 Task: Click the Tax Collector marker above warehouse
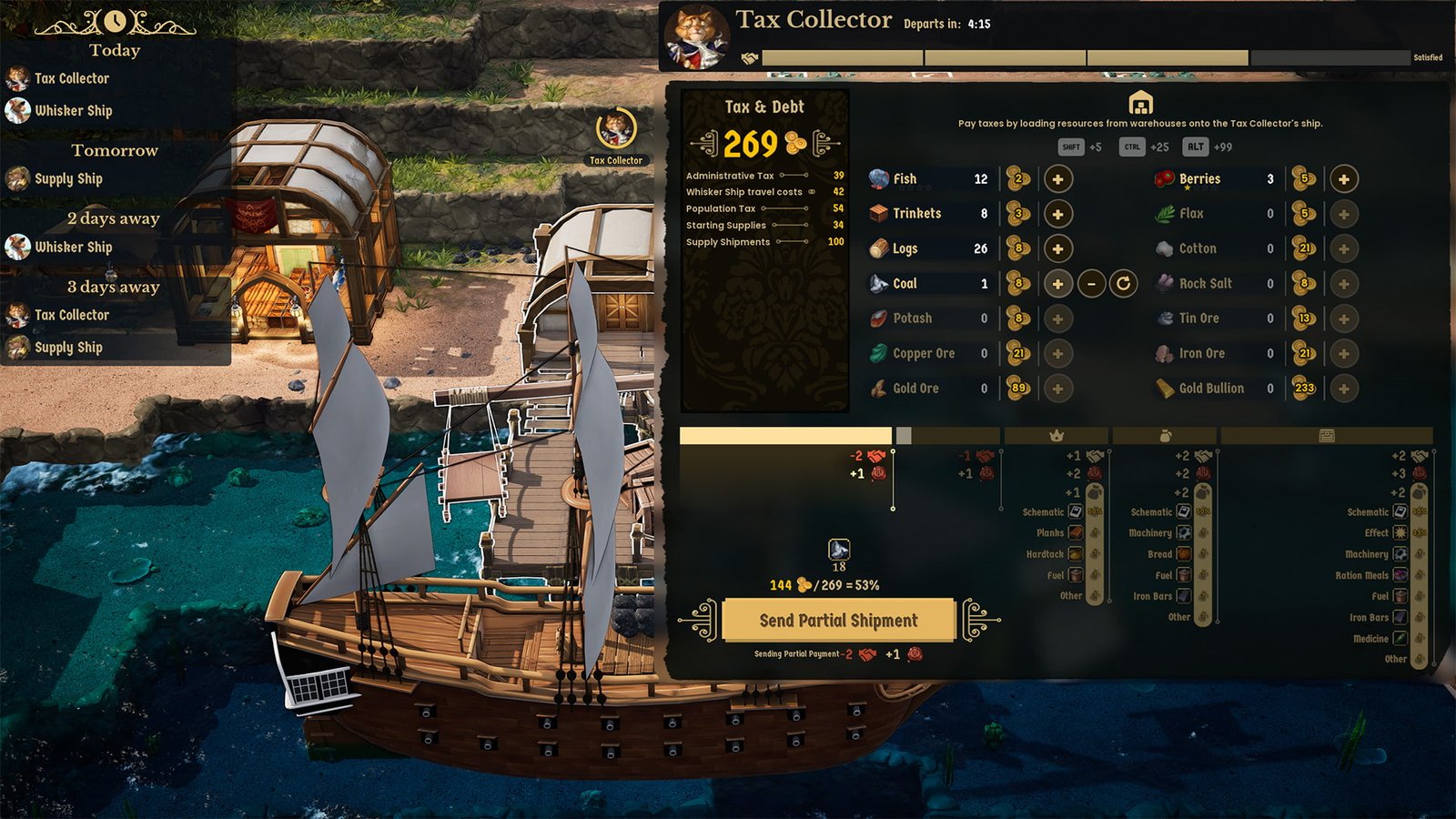616,132
